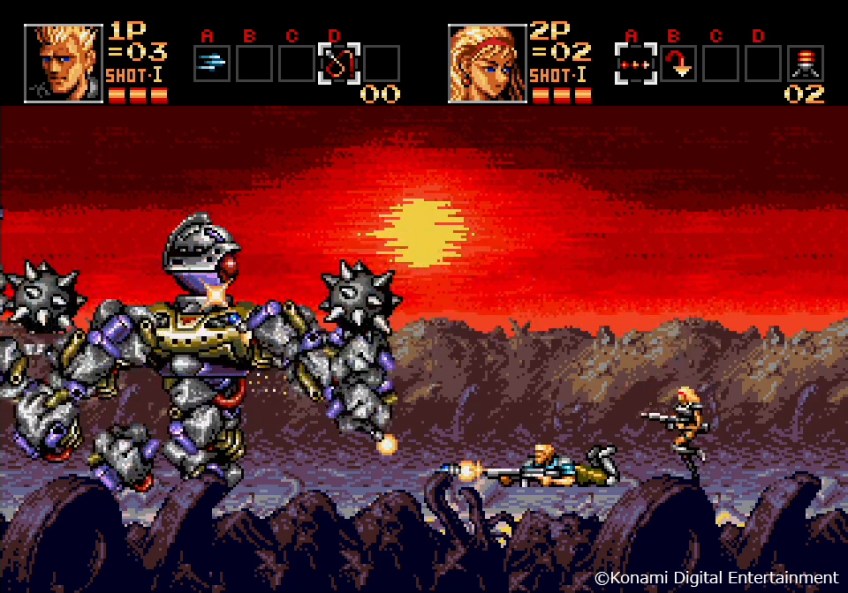The width and height of the screenshot is (848, 593).
Task: Select Player 2's bracketed red weapon in slot A
Action: pyautogui.click(x=635, y=63)
